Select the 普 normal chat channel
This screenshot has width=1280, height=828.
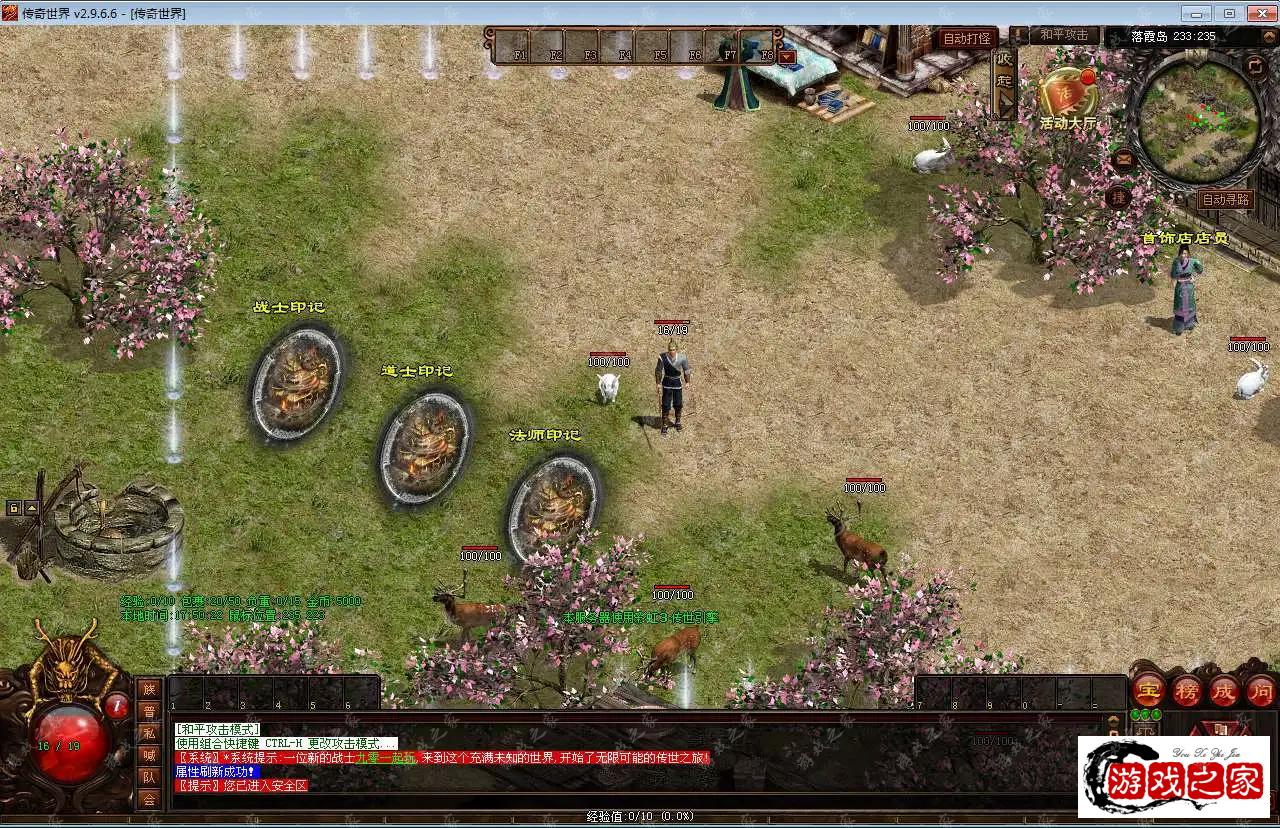(149, 711)
